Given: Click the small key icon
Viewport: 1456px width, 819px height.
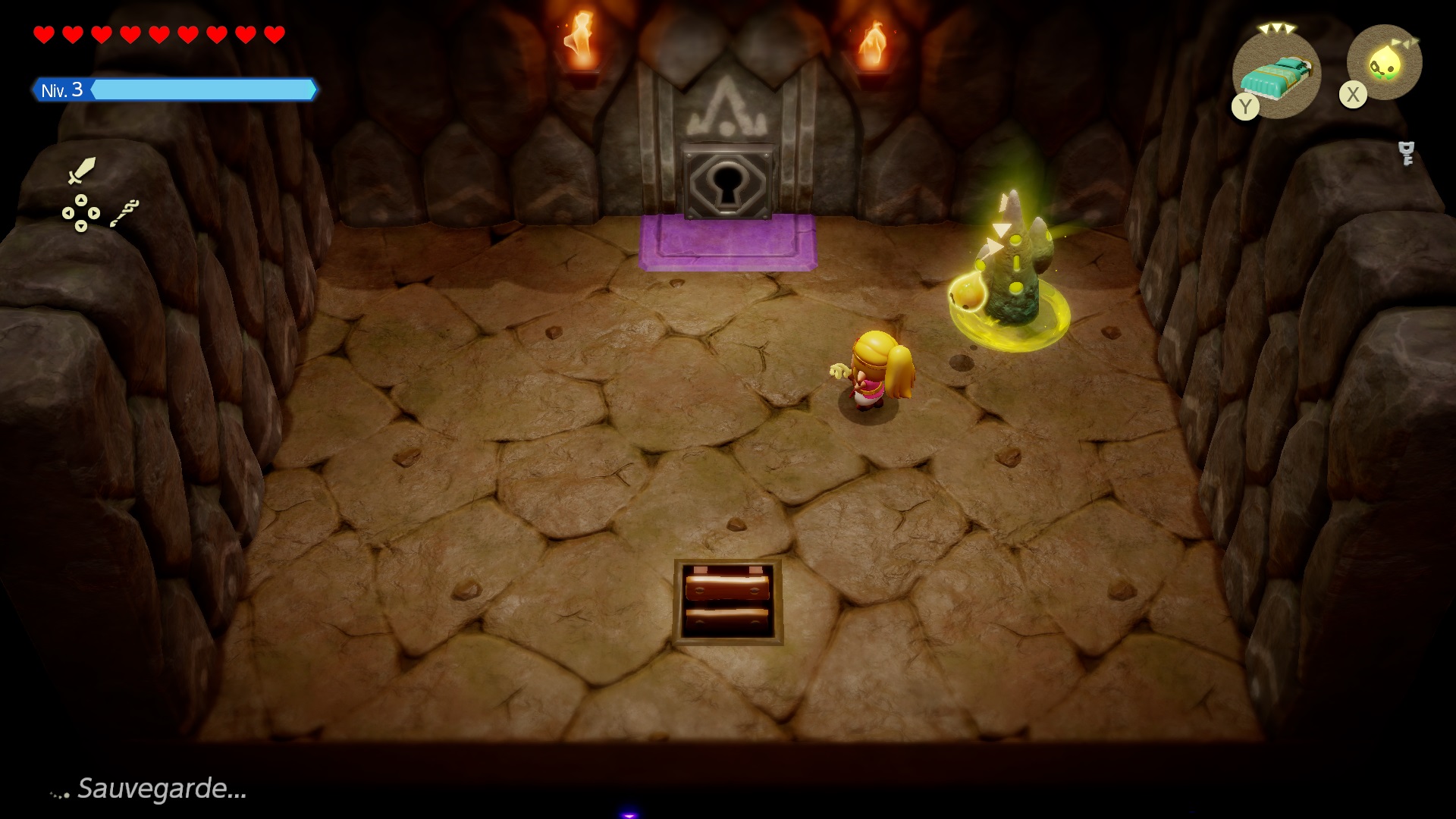Looking at the screenshot, I should (1407, 153).
